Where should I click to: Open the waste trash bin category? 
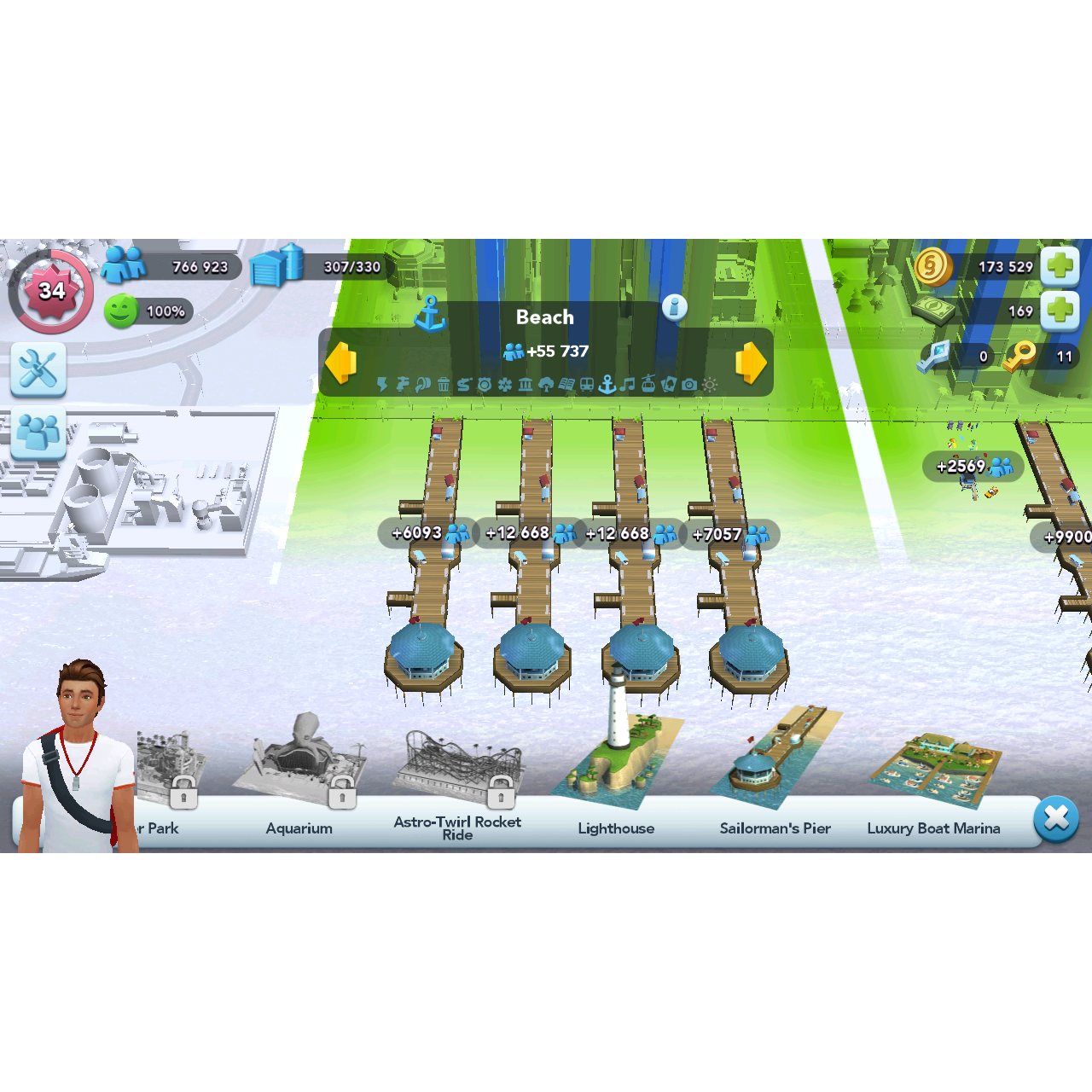tap(443, 385)
